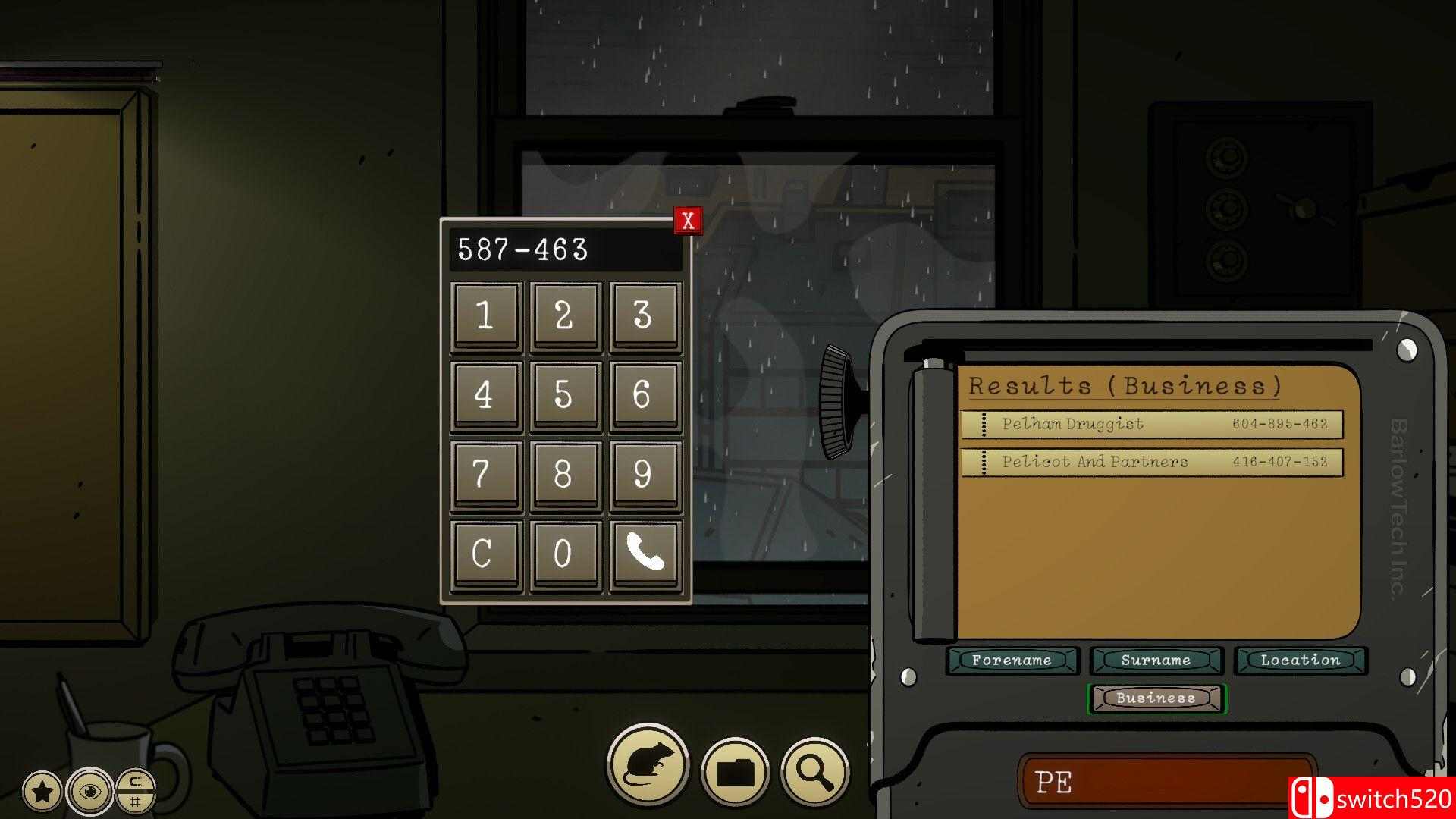Image resolution: width=1456 pixels, height=819 pixels.
Task: Clear the dialed number with C
Action: tap(486, 554)
